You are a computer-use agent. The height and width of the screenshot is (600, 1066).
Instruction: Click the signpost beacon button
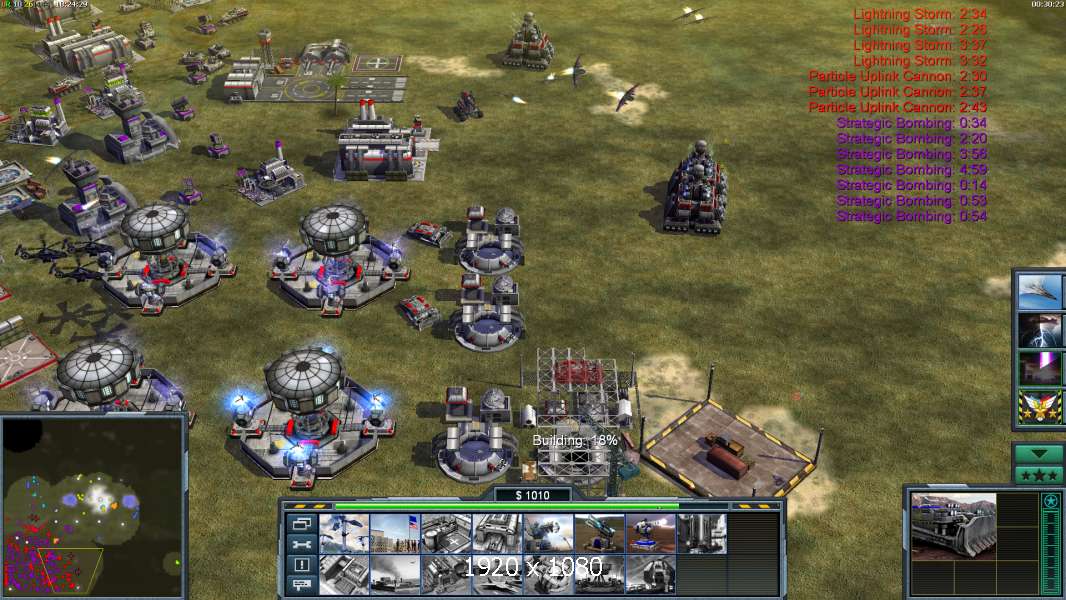pyautogui.click(x=301, y=585)
